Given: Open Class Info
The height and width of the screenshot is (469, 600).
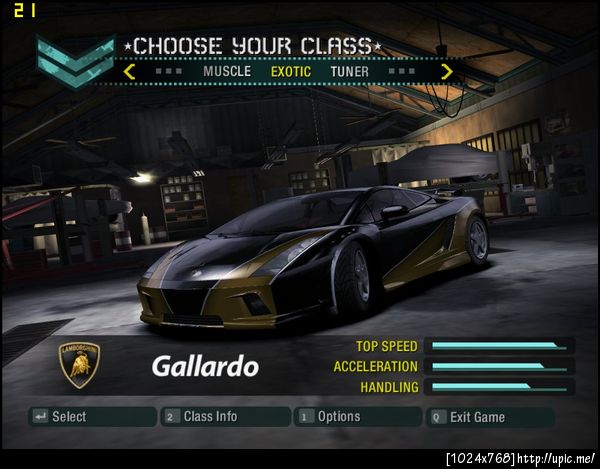Looking at the screenshot, I should pos(223,416).
